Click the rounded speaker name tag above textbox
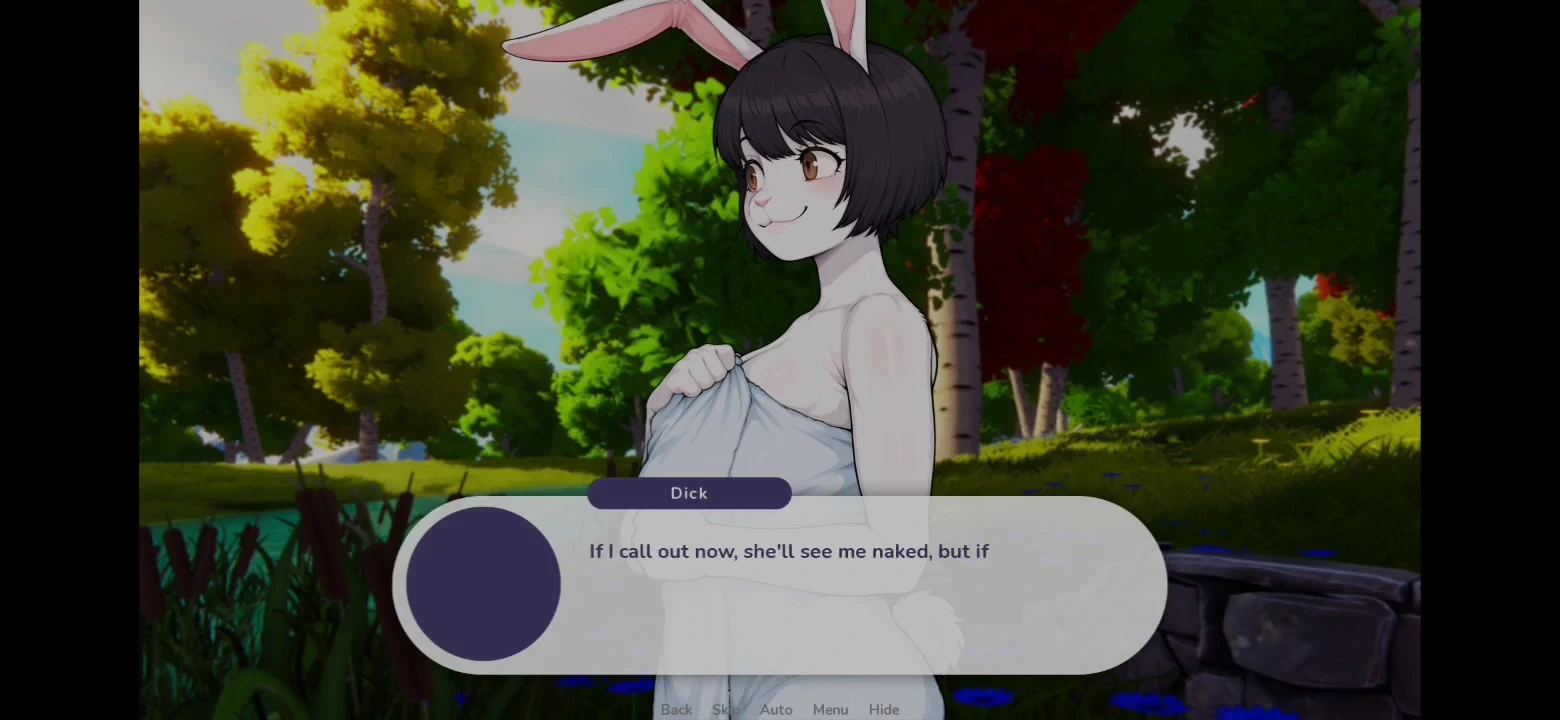Viewport: 1560px width, 720px height. coord(689,493)
